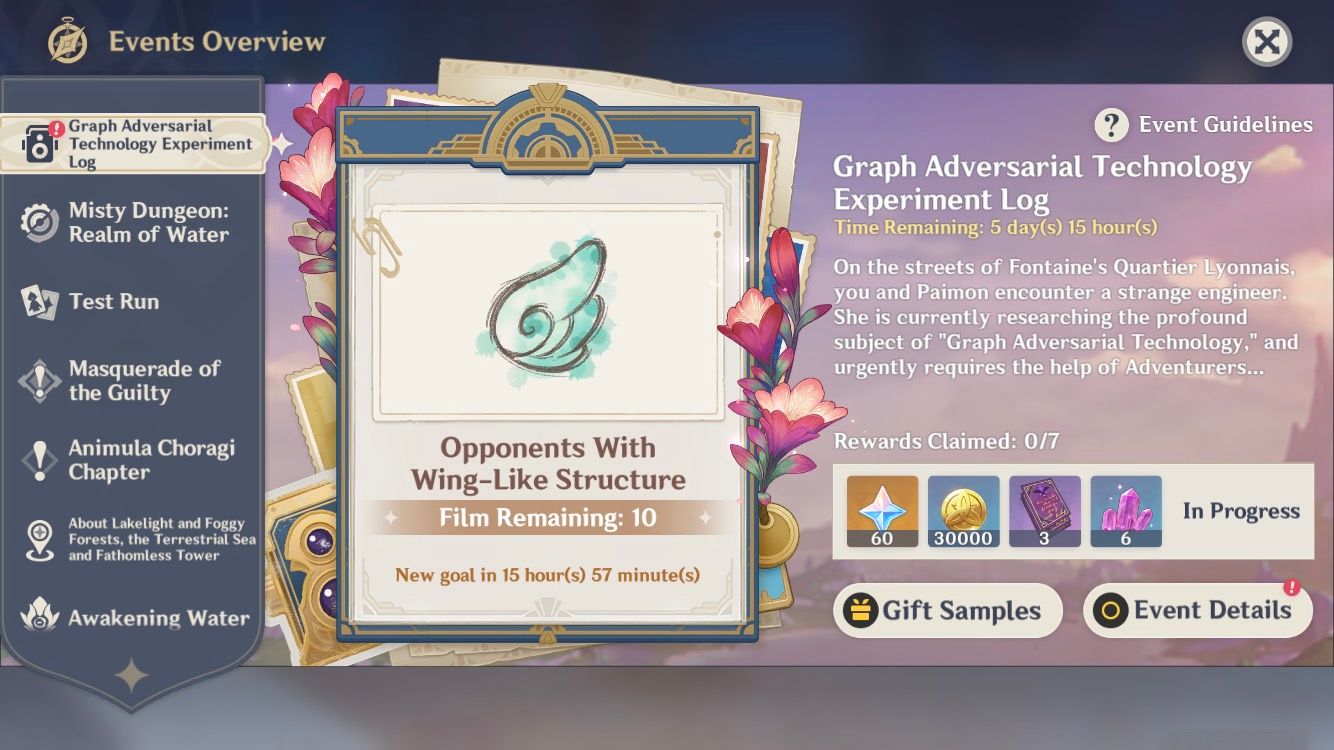Open Gift Samples

point(947,610)
